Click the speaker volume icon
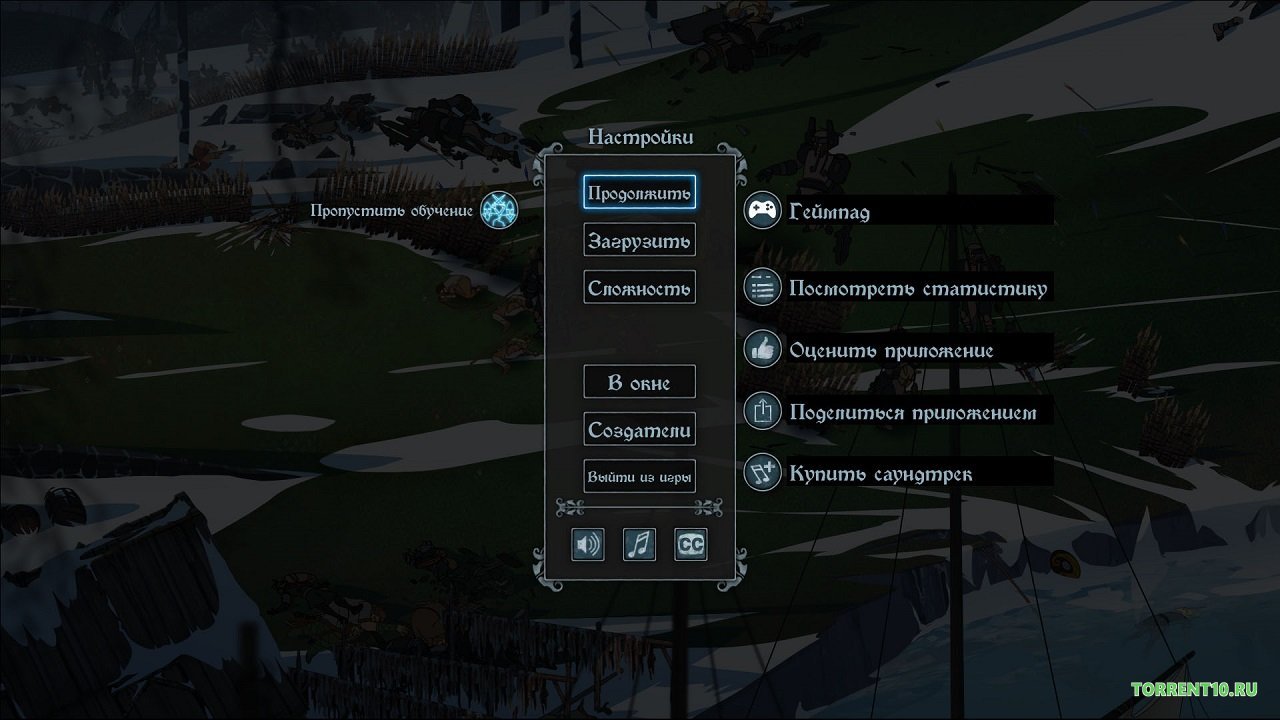 [588, 544]
